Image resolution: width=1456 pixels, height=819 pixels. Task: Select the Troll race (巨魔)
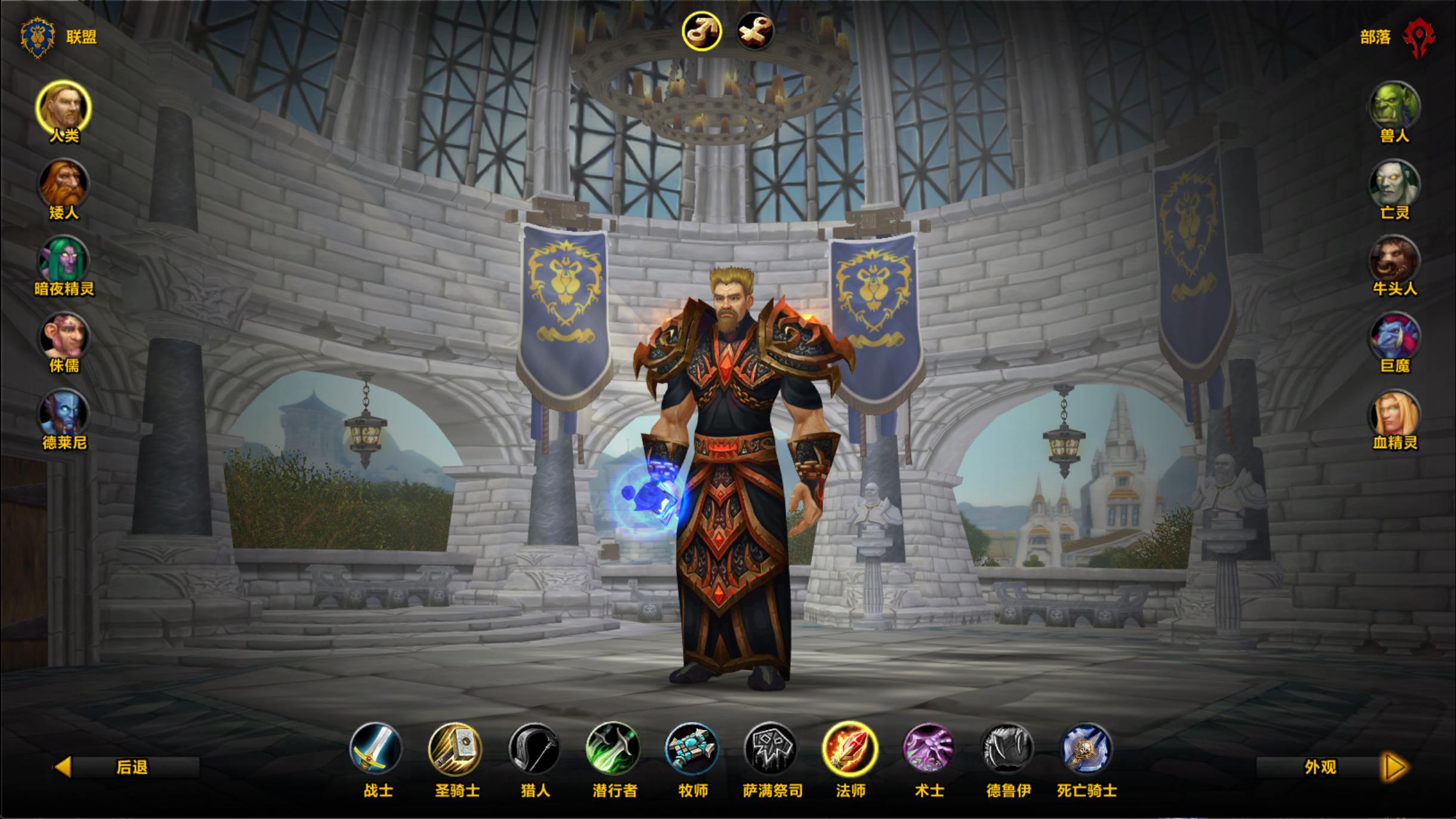point(1394,338)
